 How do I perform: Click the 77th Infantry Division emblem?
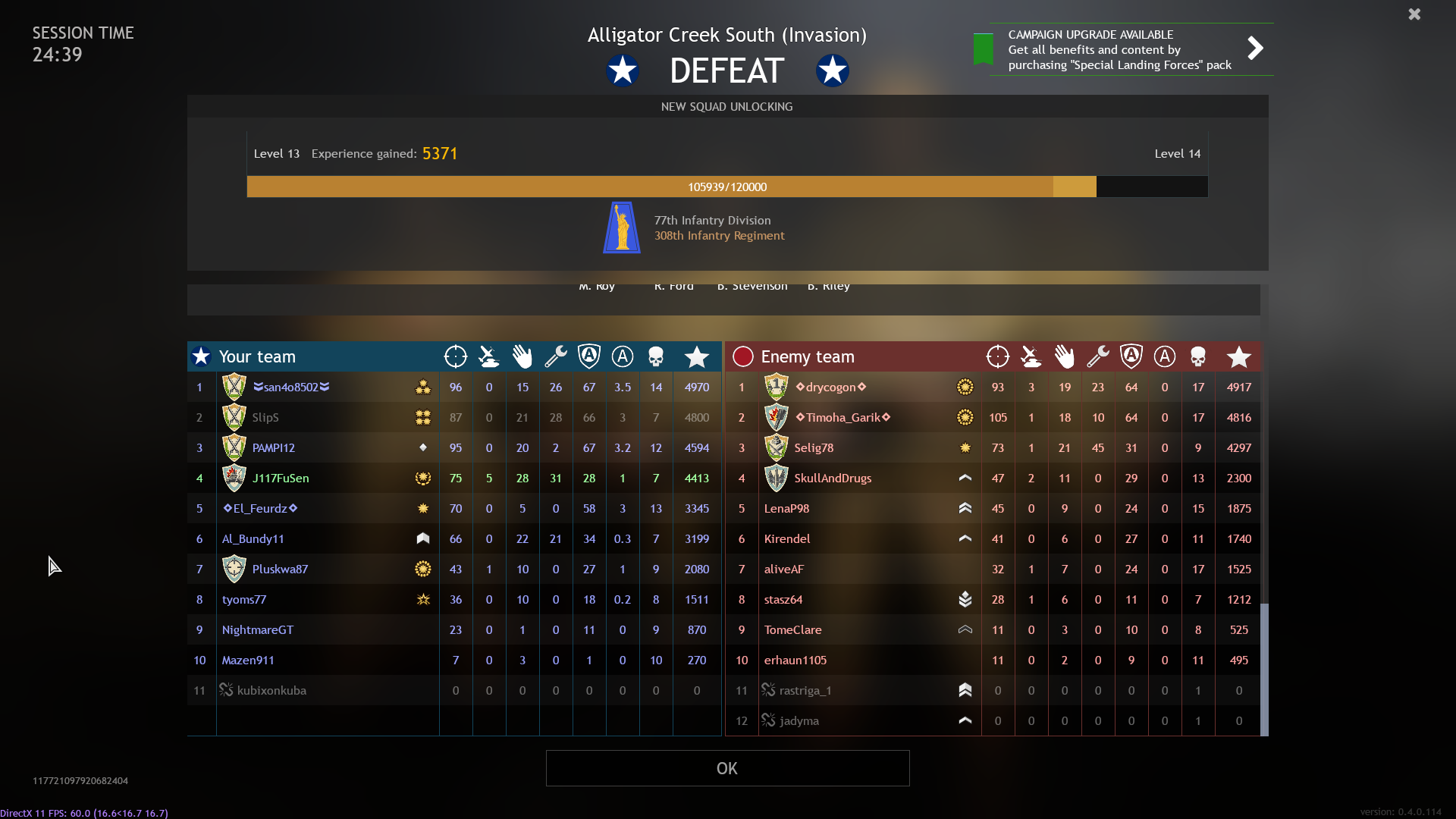click(x=621, y=227)
